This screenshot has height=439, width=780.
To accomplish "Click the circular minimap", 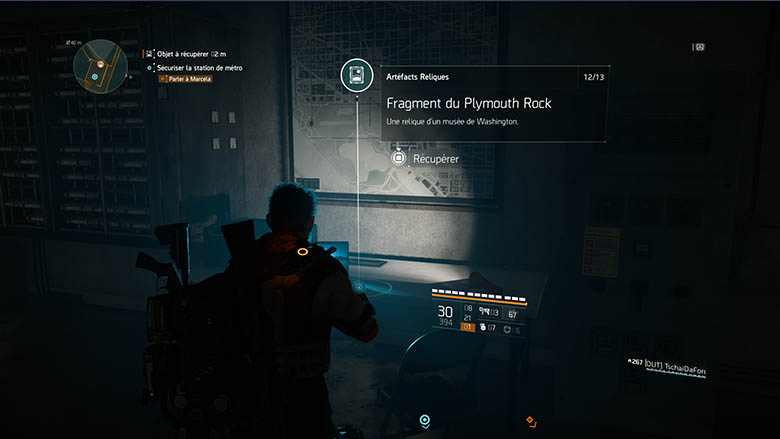I will coord(99,63).
